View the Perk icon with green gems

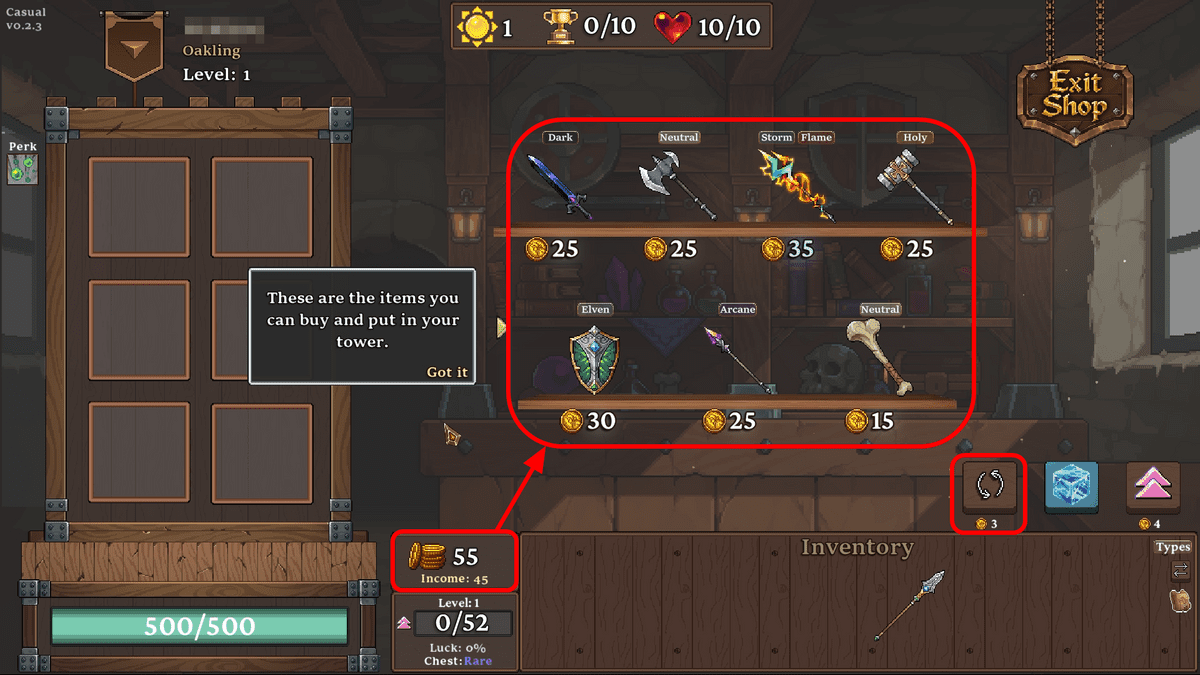(19, 169)
